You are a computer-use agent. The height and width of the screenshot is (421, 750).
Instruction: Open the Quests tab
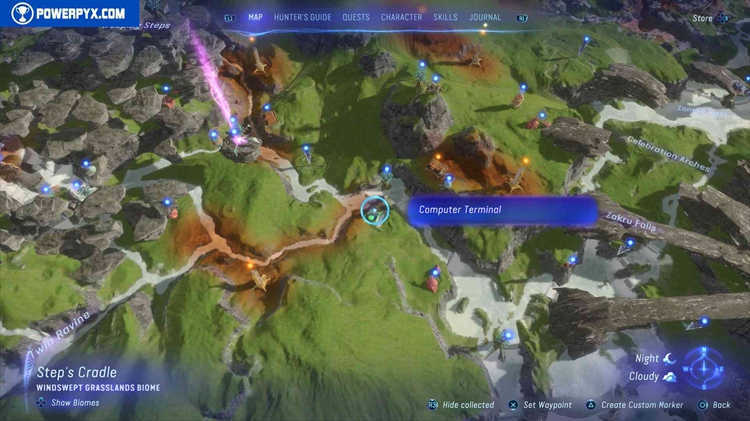(355, 17)
